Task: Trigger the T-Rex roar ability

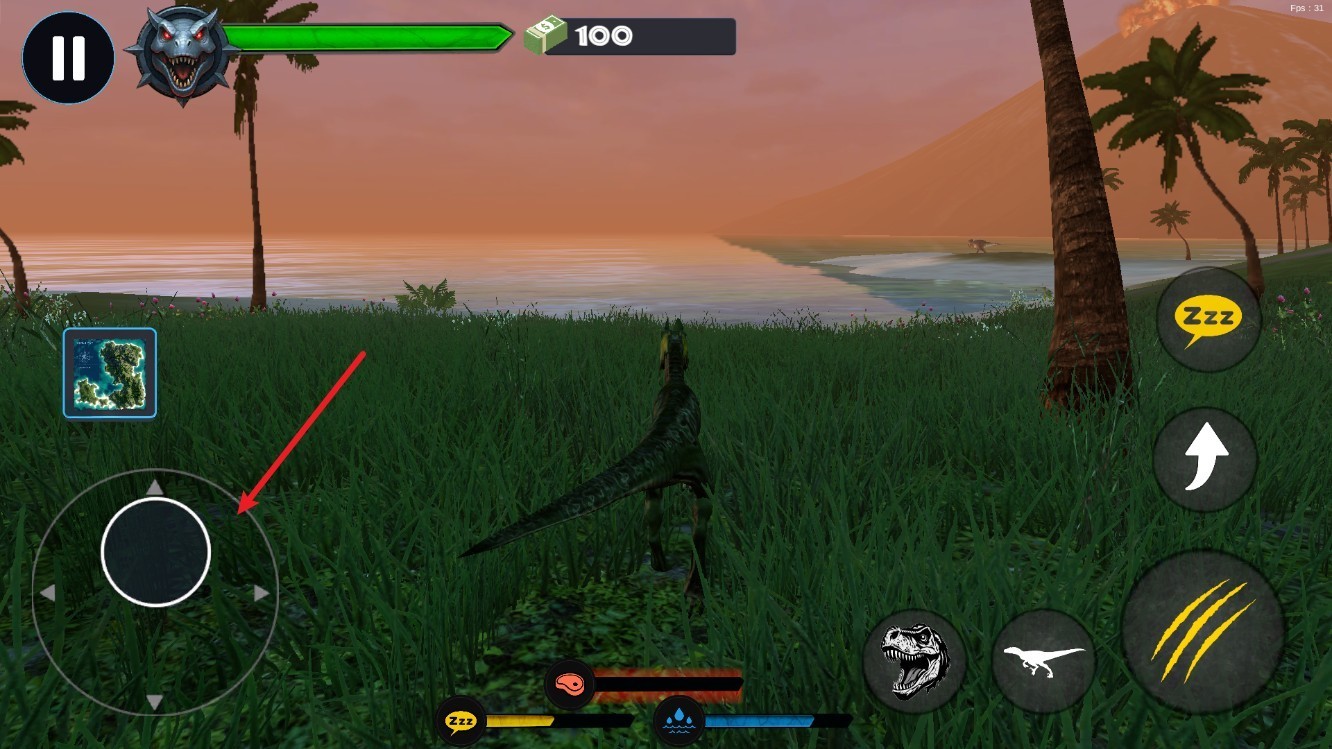Action: [x=914, y=659]
